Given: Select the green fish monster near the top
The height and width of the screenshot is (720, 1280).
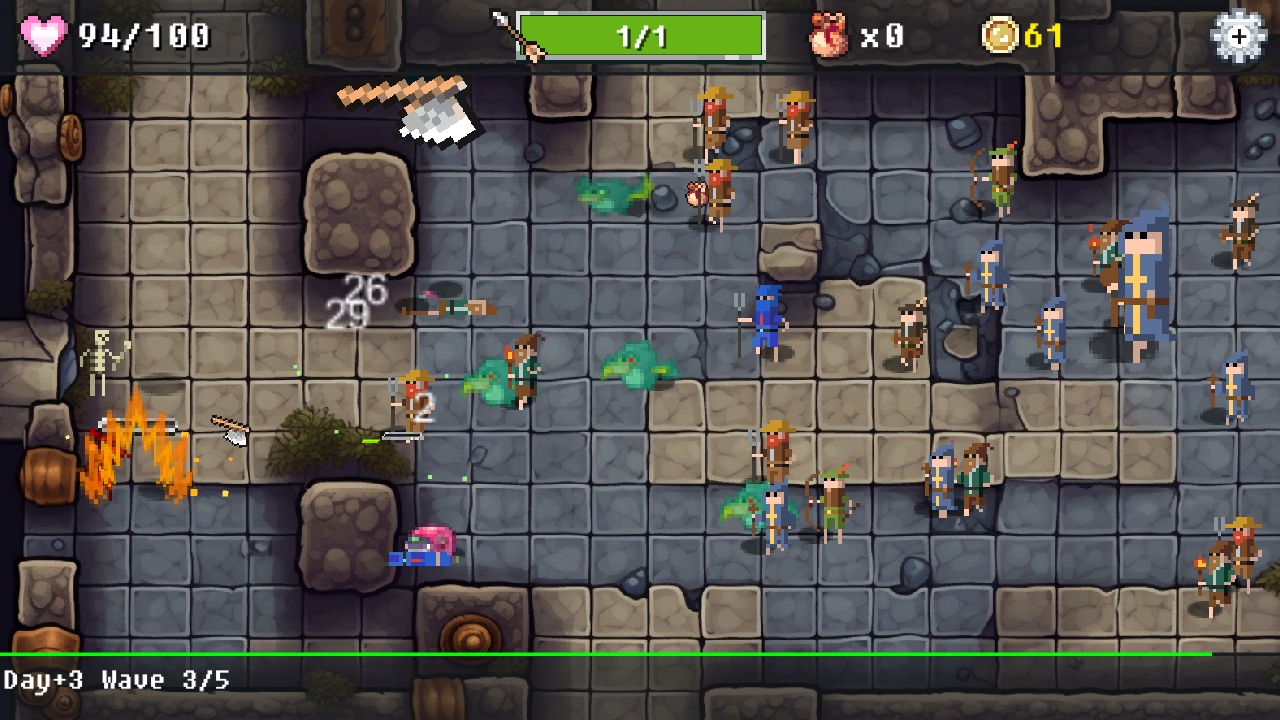Looking at the screenshot, I should pos(610,195).
